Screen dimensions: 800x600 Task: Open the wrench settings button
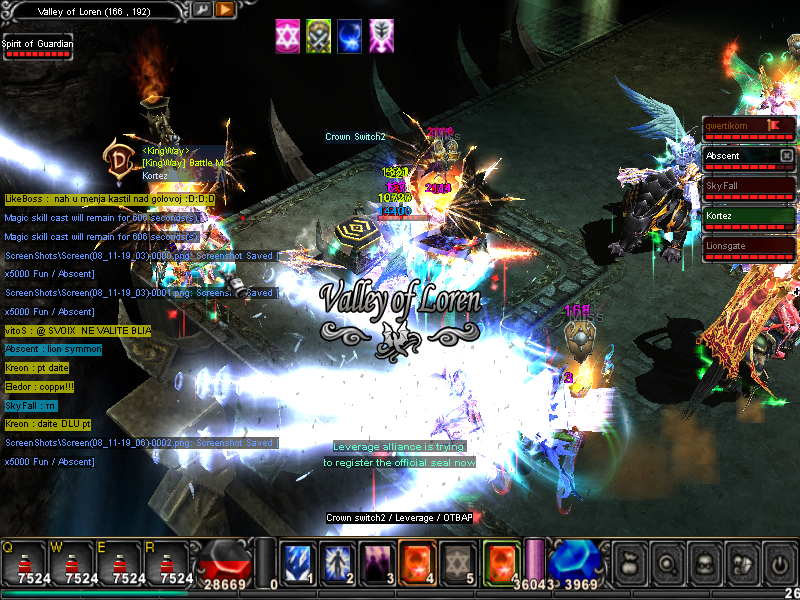tap(202, 10)
